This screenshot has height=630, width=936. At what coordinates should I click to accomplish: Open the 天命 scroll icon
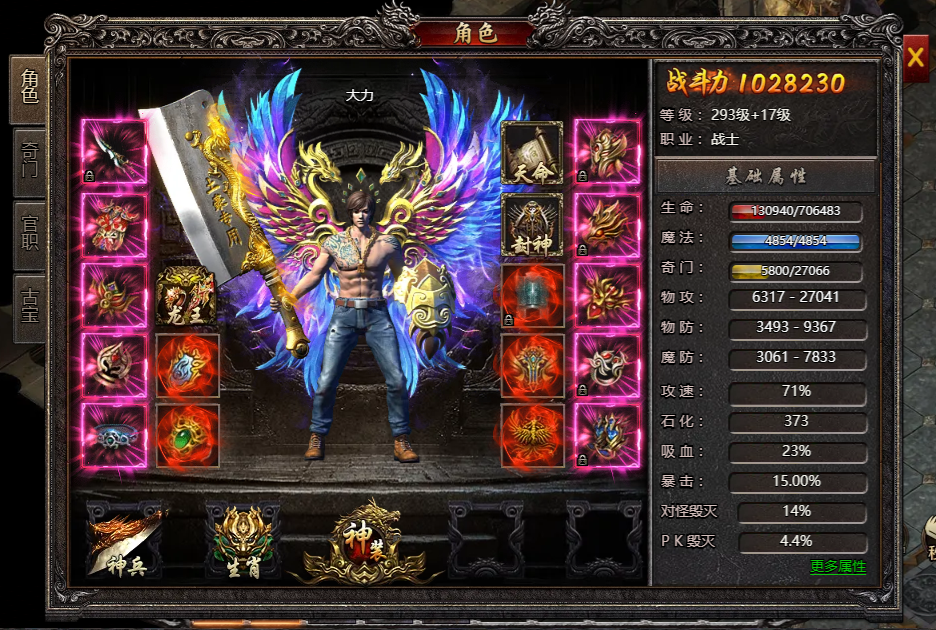pyautogui.click(x=532, y=154)
